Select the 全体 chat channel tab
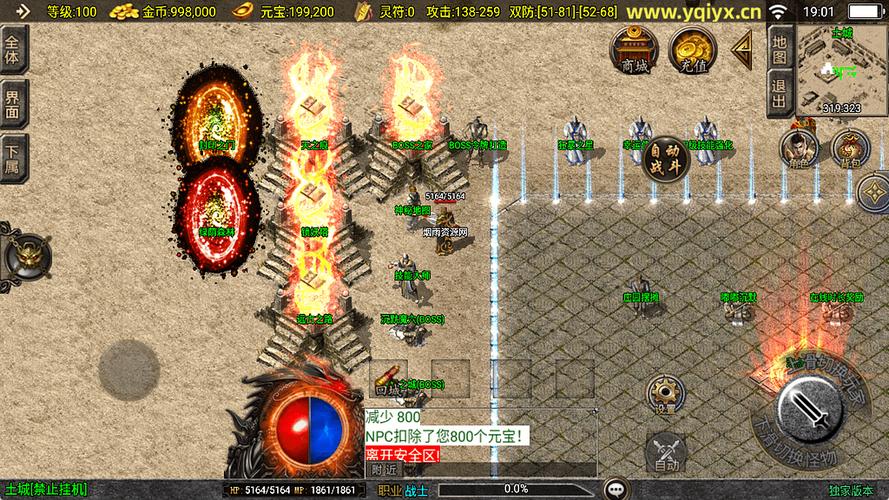Viewport: 889px width, 500px height. click(x=13, y=48)
